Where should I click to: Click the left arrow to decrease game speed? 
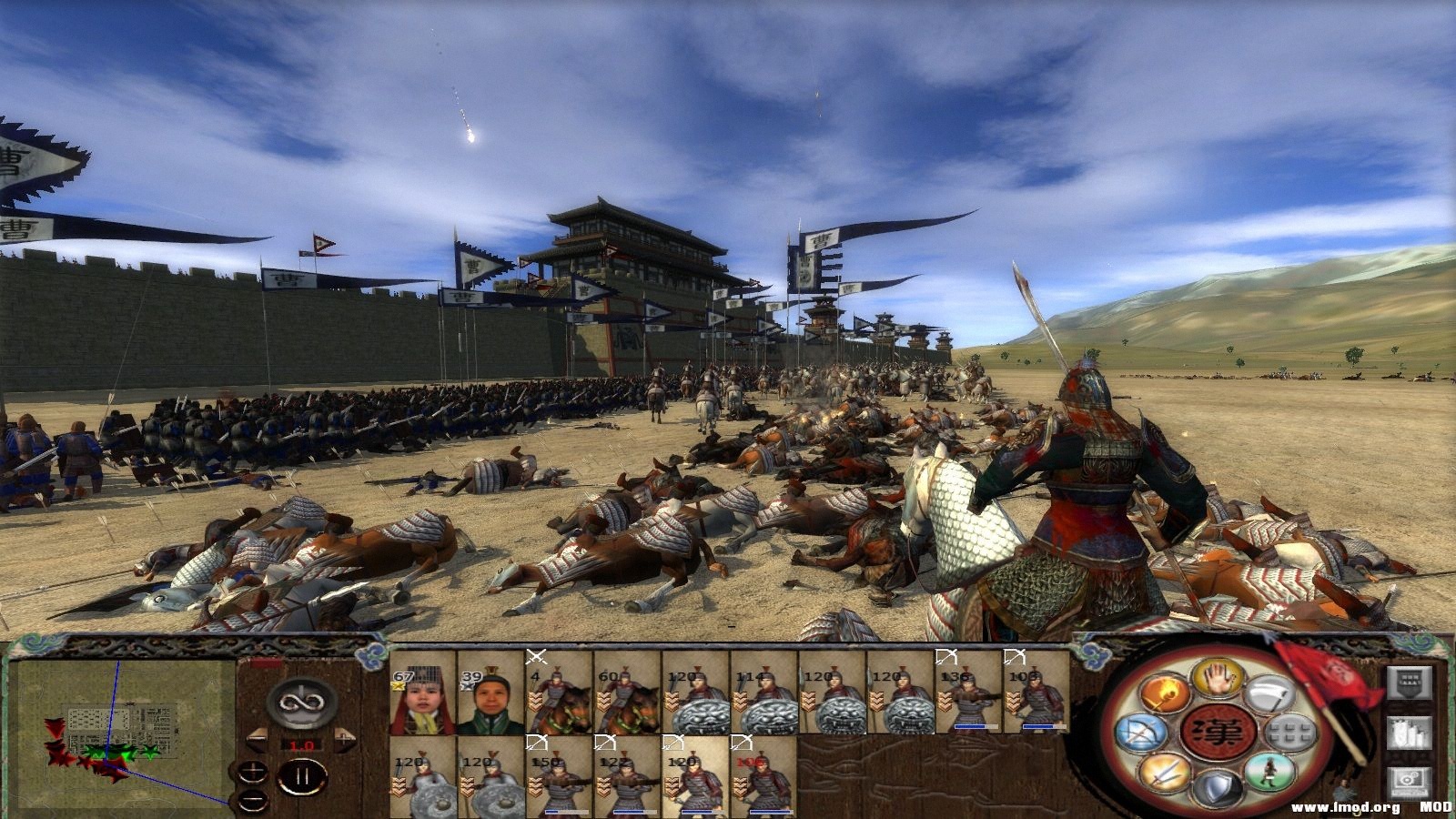258,740
